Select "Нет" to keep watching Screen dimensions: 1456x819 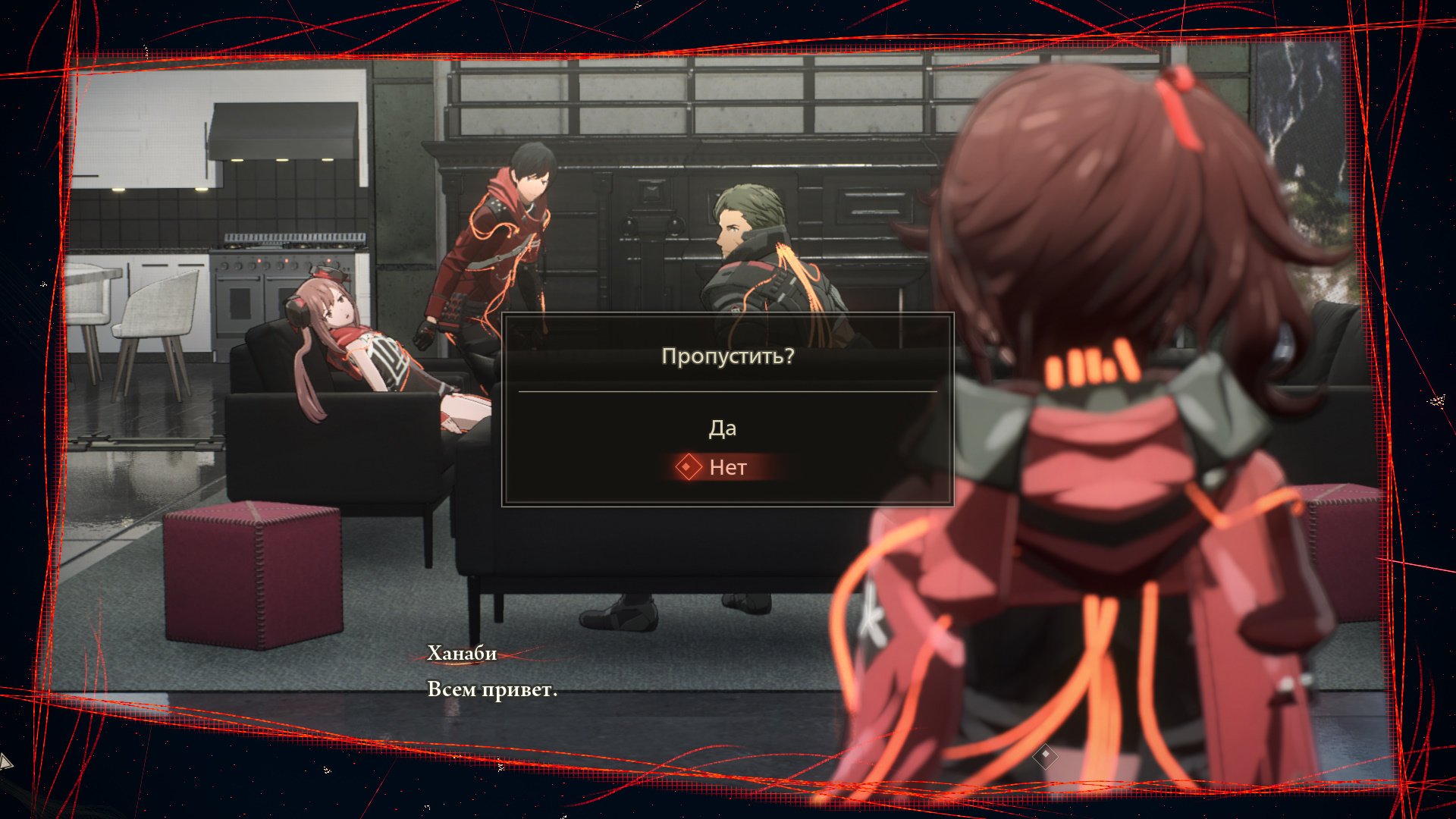[726, 467]
